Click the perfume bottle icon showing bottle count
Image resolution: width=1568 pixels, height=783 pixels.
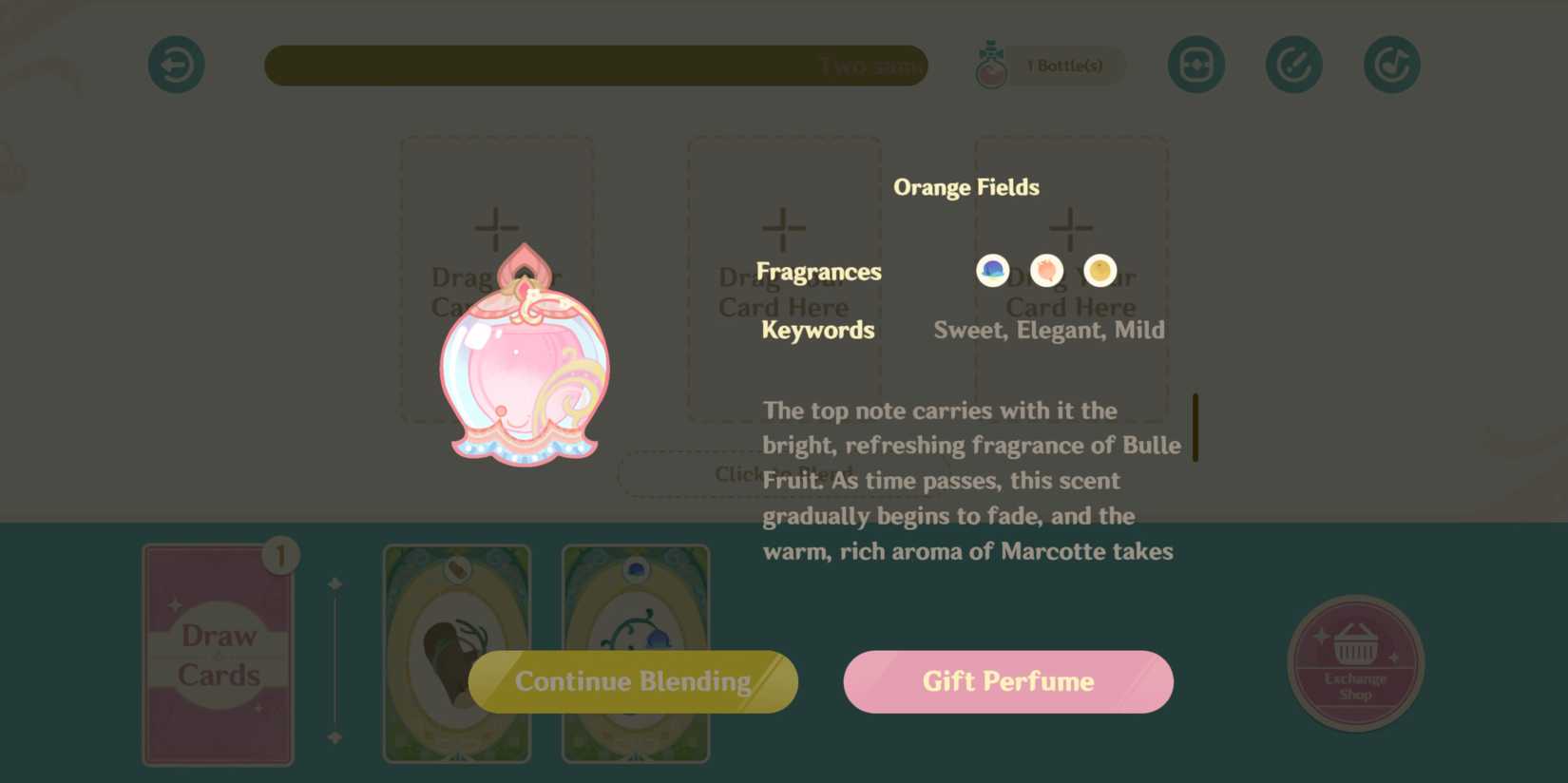tap(992, 64)
